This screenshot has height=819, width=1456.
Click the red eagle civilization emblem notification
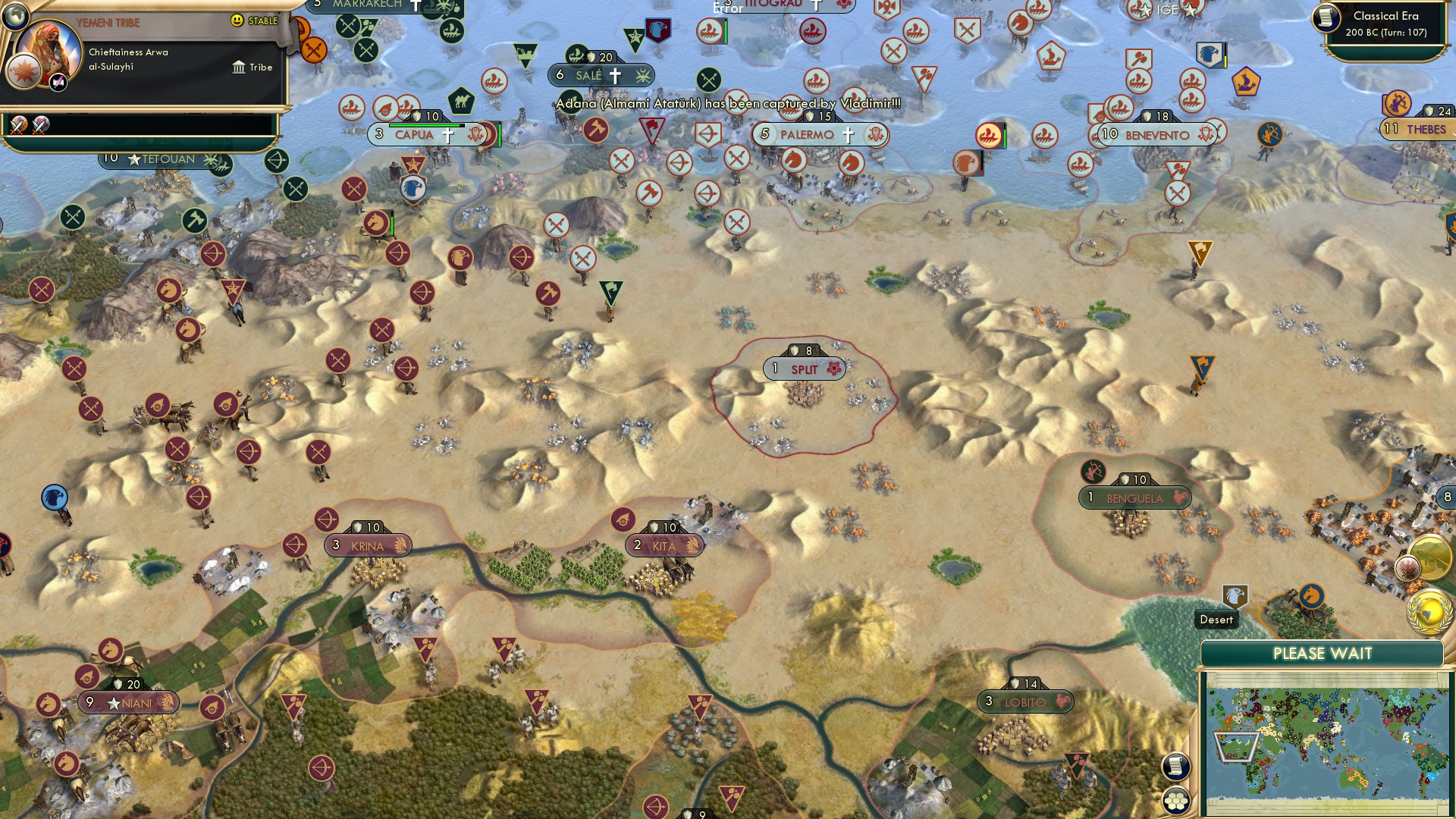(x=1408, y=567)
